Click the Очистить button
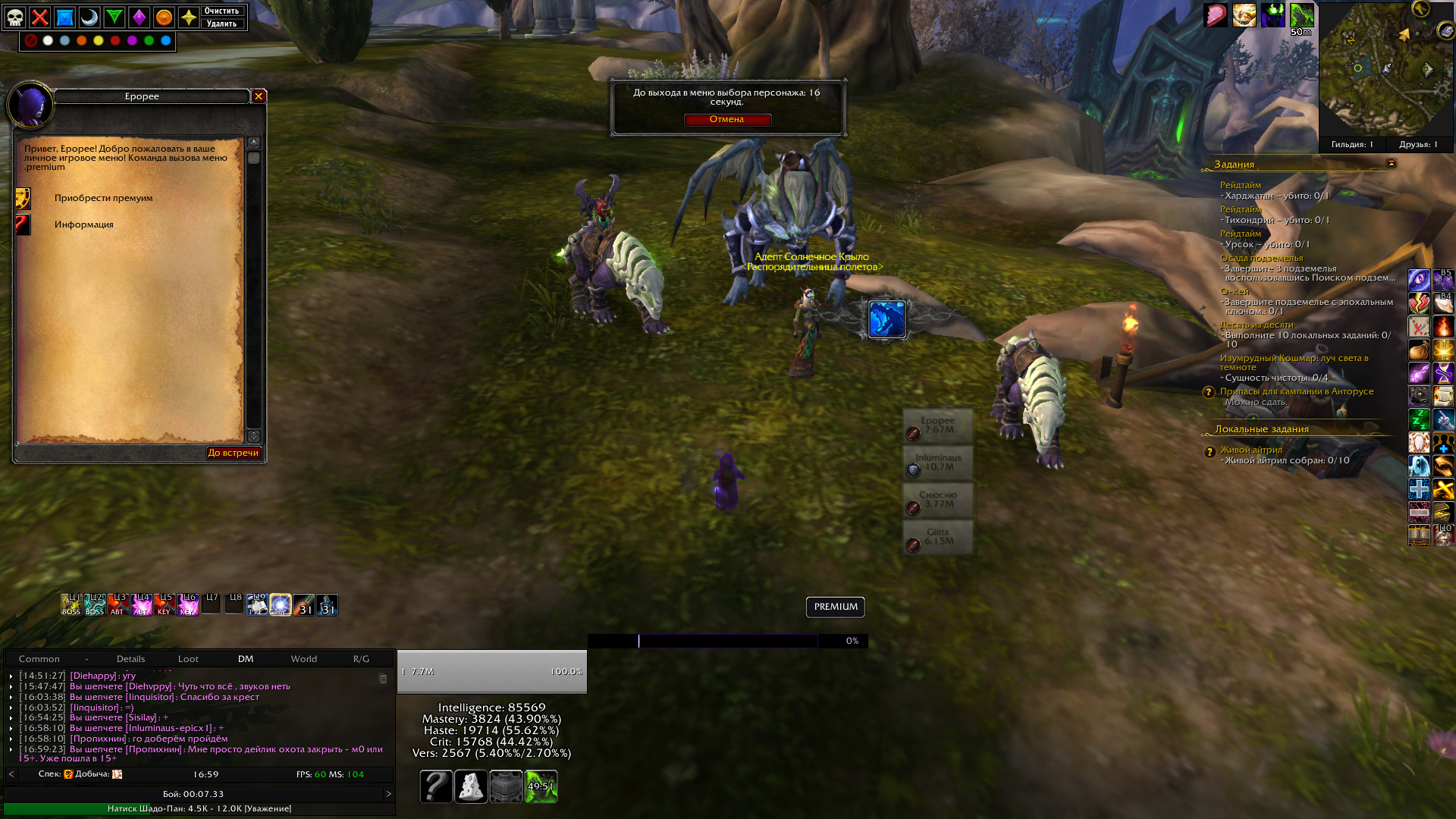 [x=221, y=11]
